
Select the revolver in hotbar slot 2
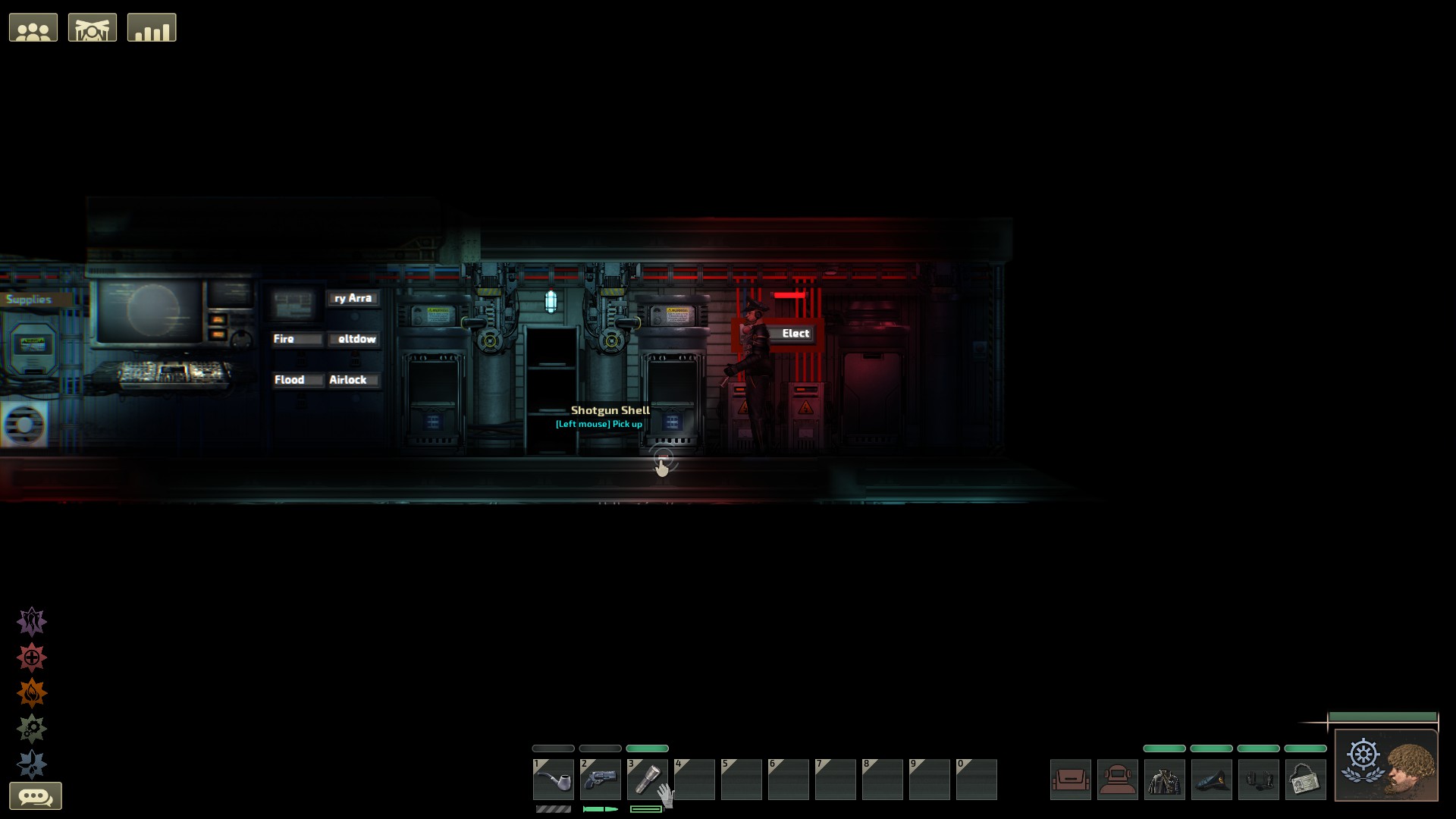coord(600,779)
